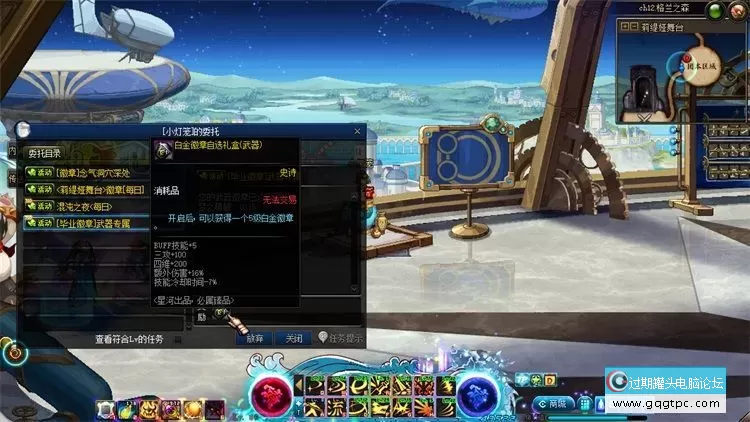Screen dimensions: 750x422
Task: Click the reward item icon under the pointer
Action: pos(219,313)
